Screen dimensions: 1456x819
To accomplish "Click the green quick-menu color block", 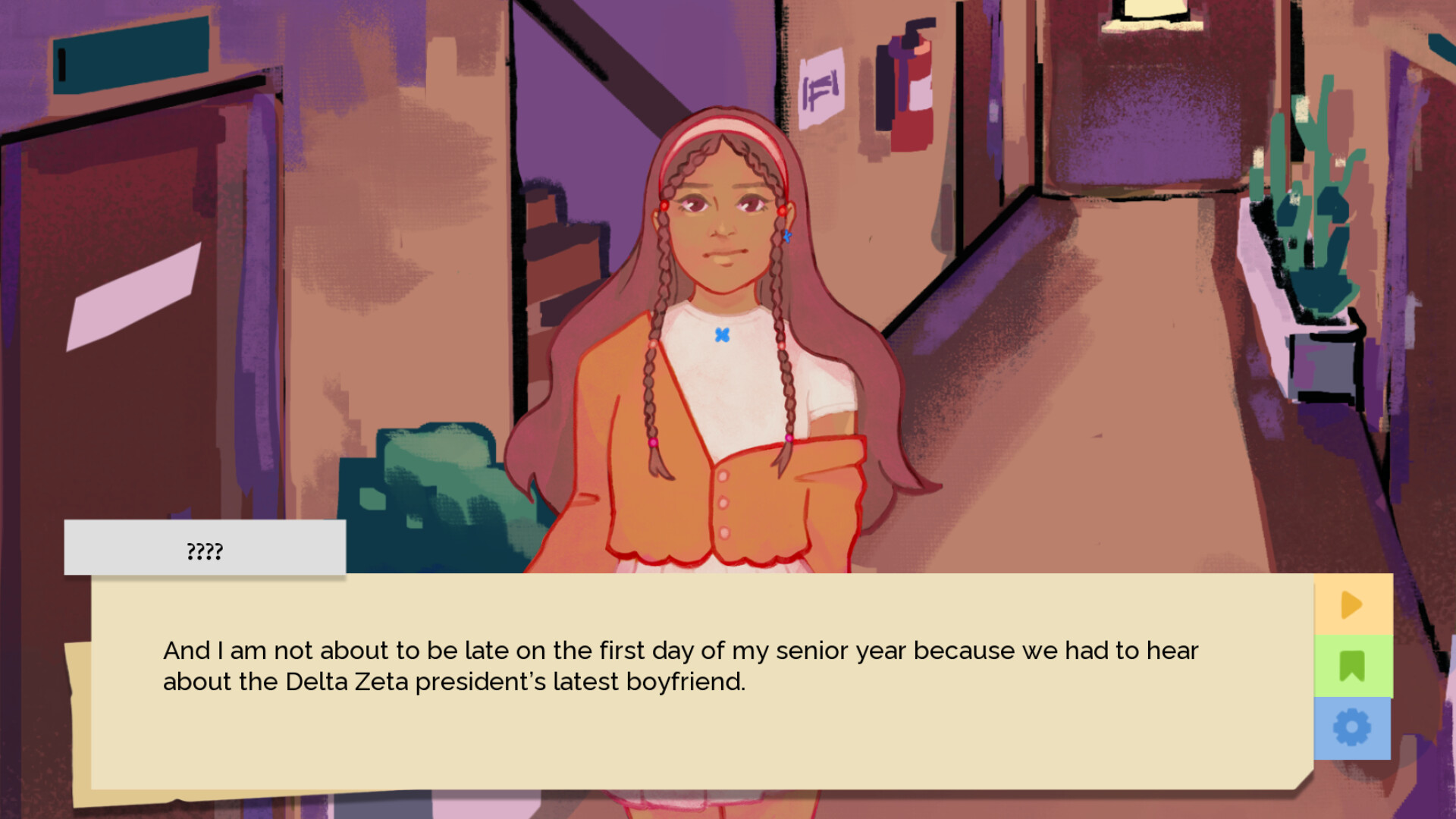I will click(1354, 667).
